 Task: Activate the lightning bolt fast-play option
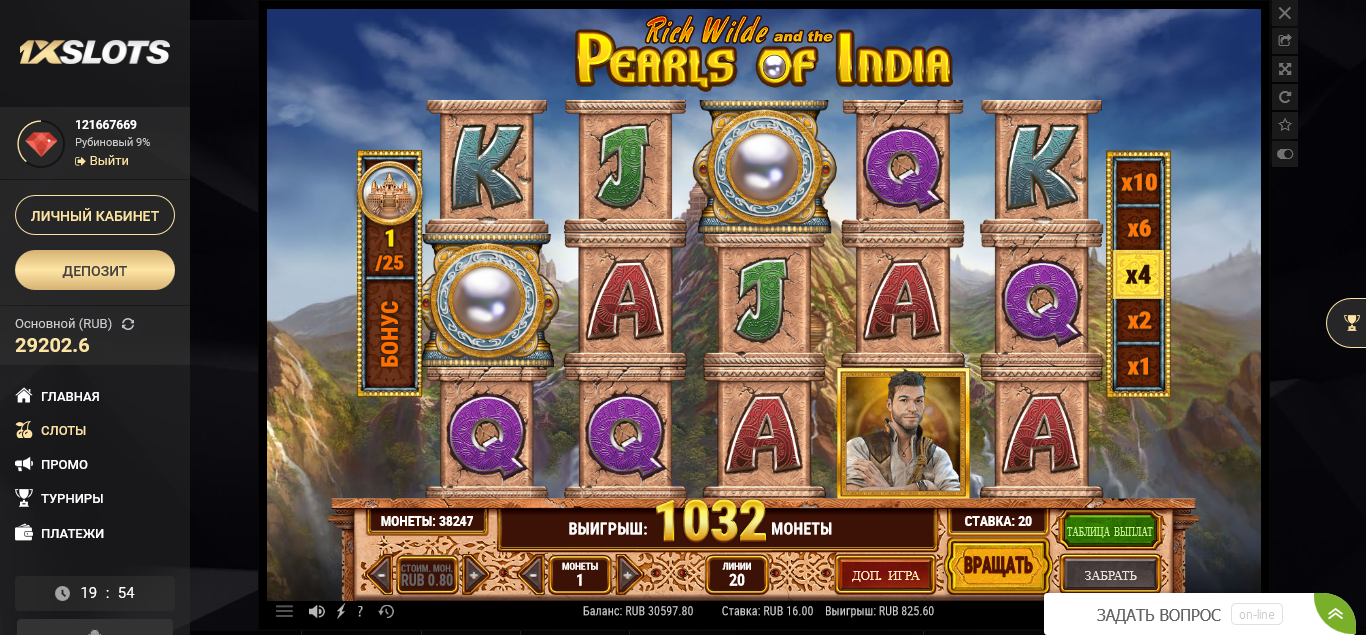[341, 611]
